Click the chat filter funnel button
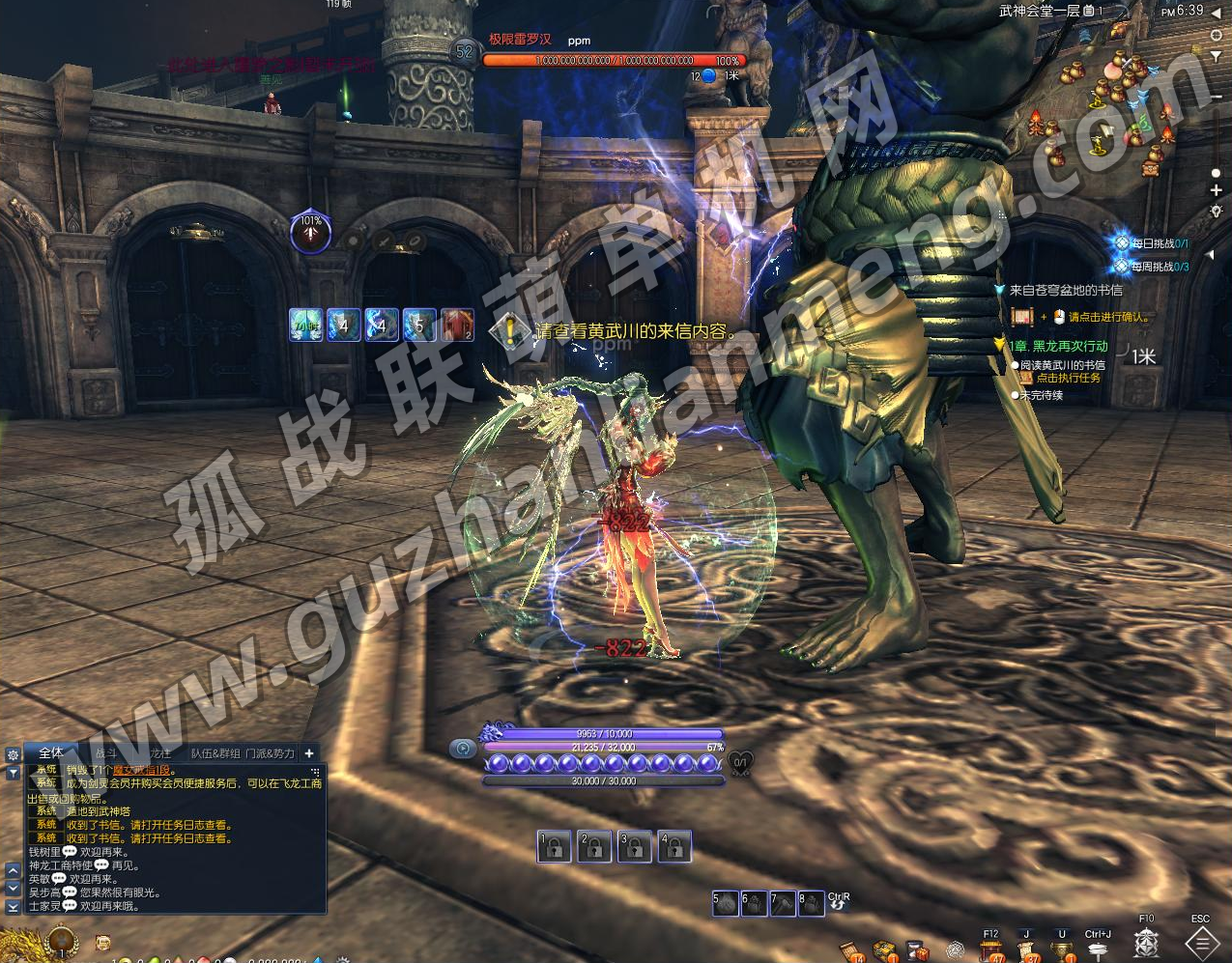 click(x=13, y=773)
